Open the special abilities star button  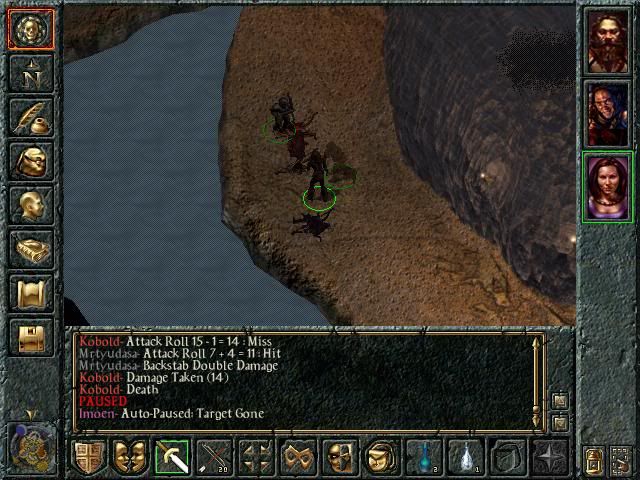click(550, 457)
